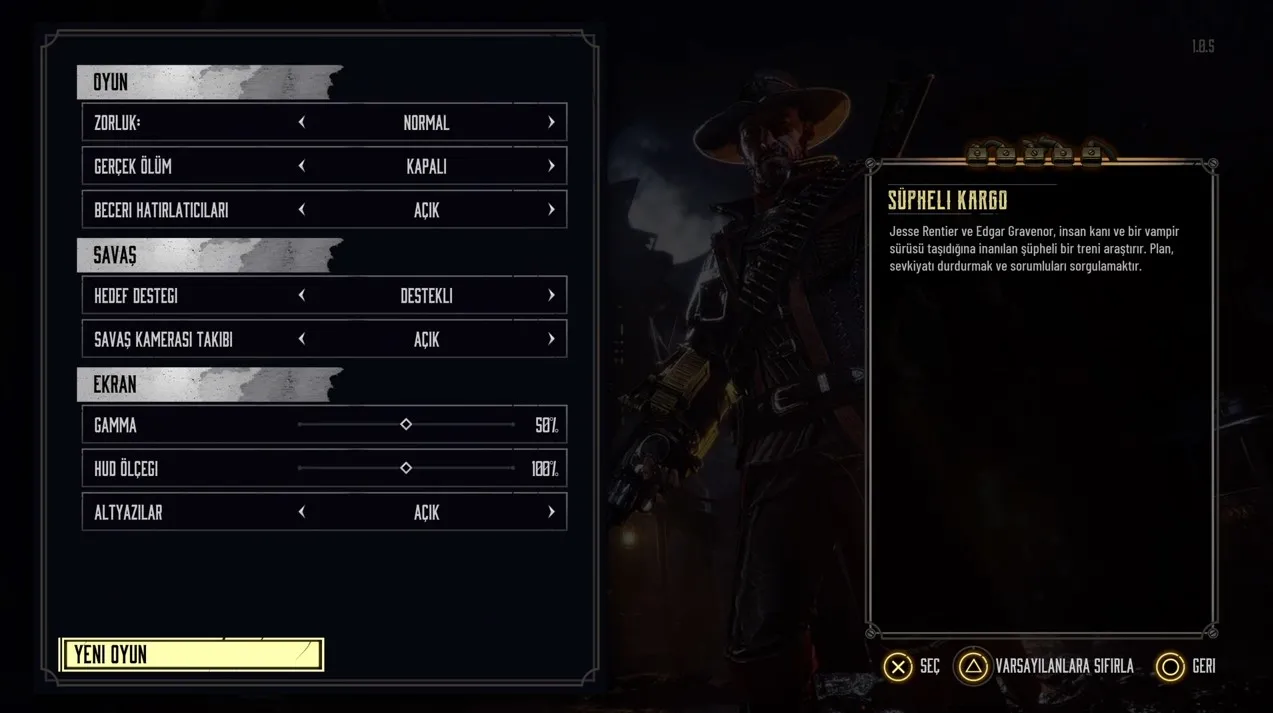1273x713 pixels.
Task: Click the left arrow on Savaş Kamerası Takibi
Action: (302, 340)
